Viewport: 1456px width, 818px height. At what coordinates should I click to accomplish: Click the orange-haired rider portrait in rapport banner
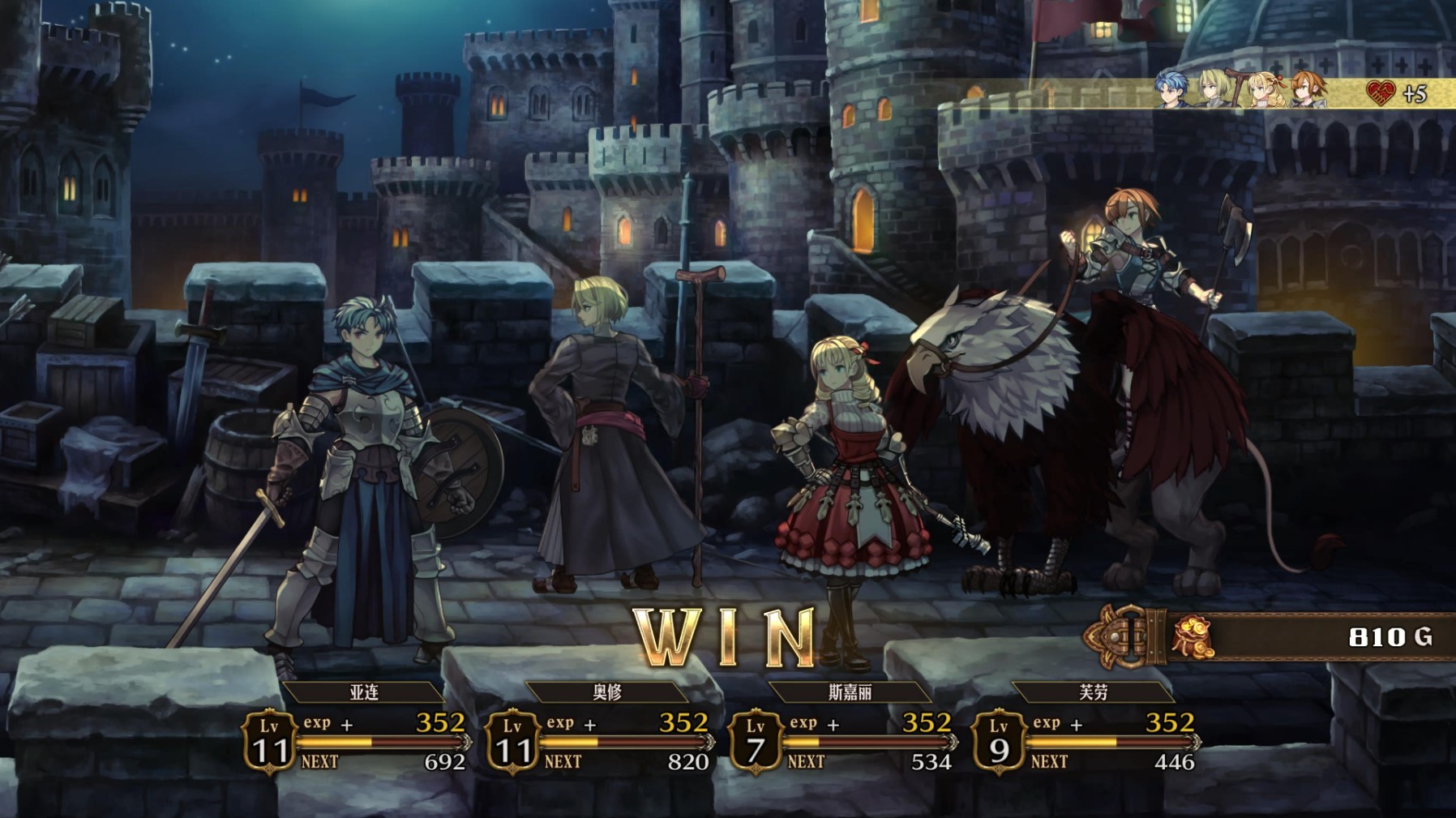coord(1308,90)
